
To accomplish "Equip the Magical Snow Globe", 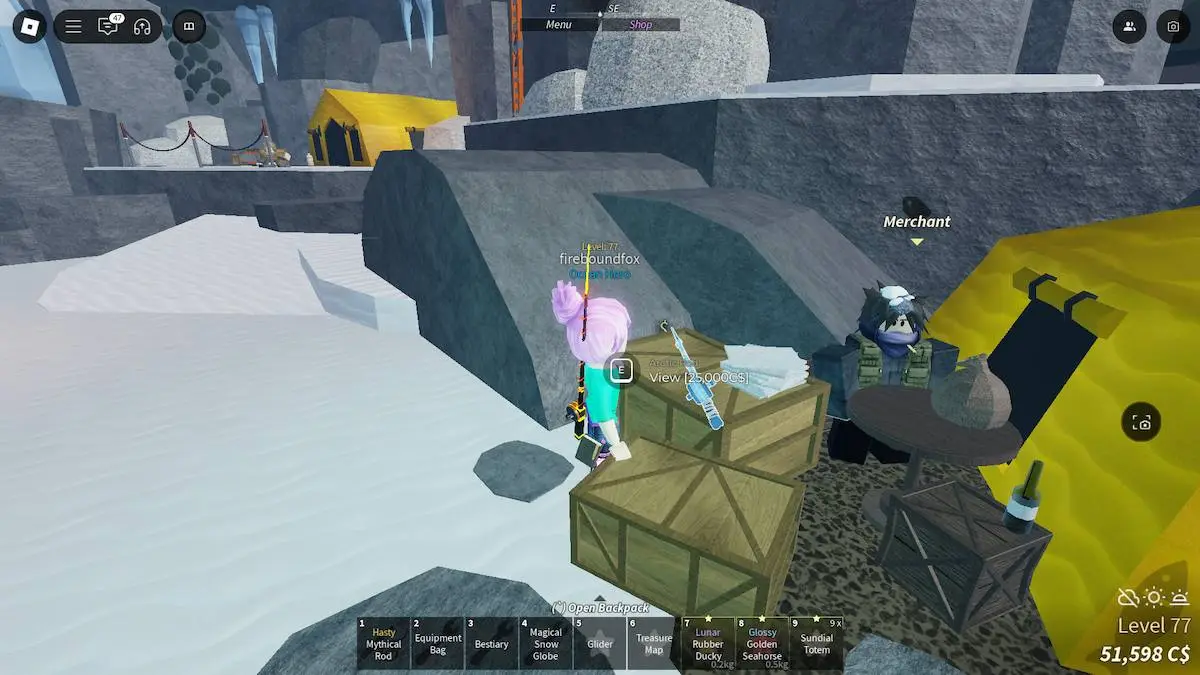I will coord(546,643).
